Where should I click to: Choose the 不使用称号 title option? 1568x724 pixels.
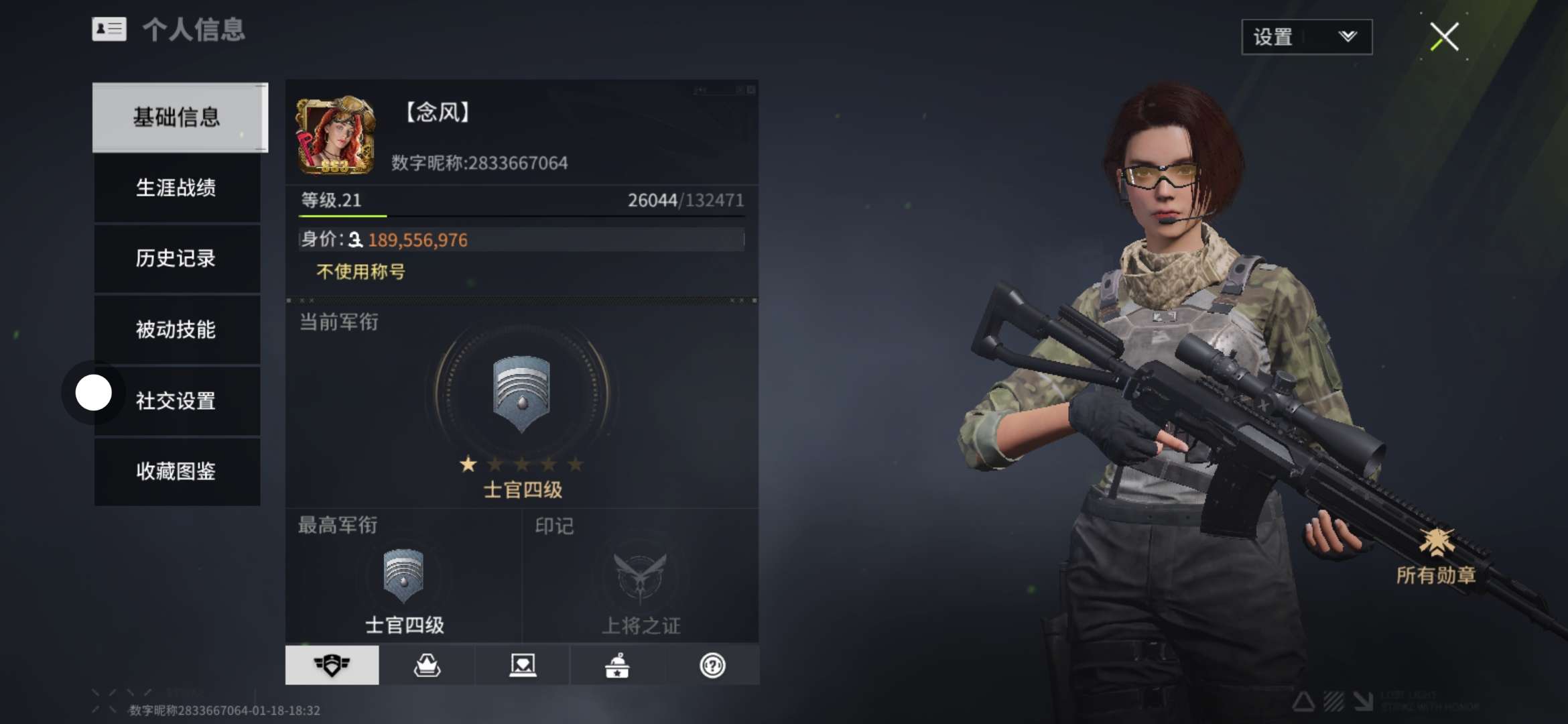[361, 272]
